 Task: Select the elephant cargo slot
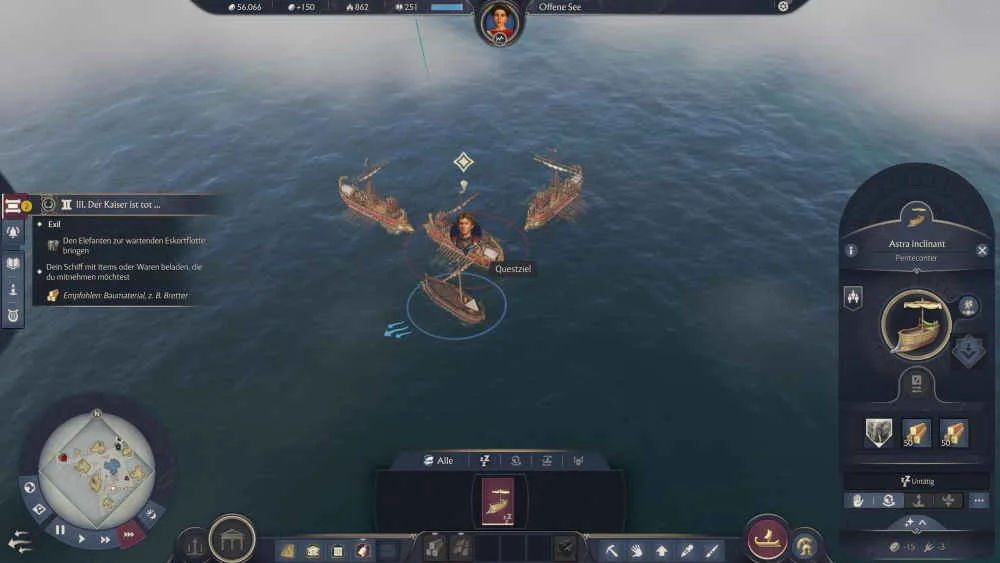click(x=878, y=432)
